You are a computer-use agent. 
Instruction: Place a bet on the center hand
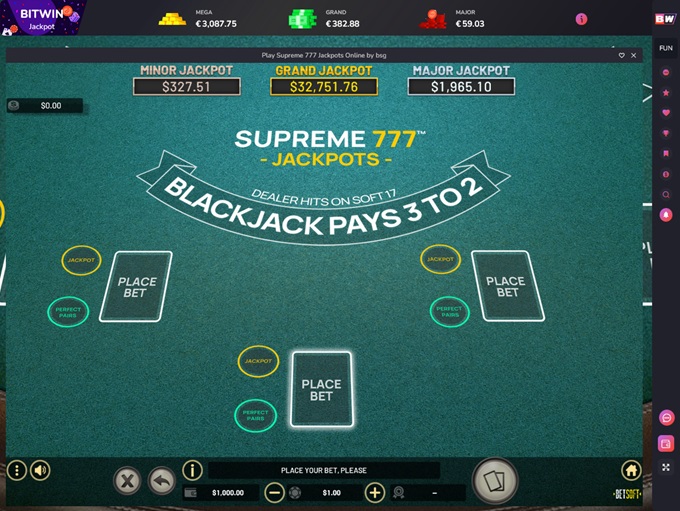pos(321,390)
